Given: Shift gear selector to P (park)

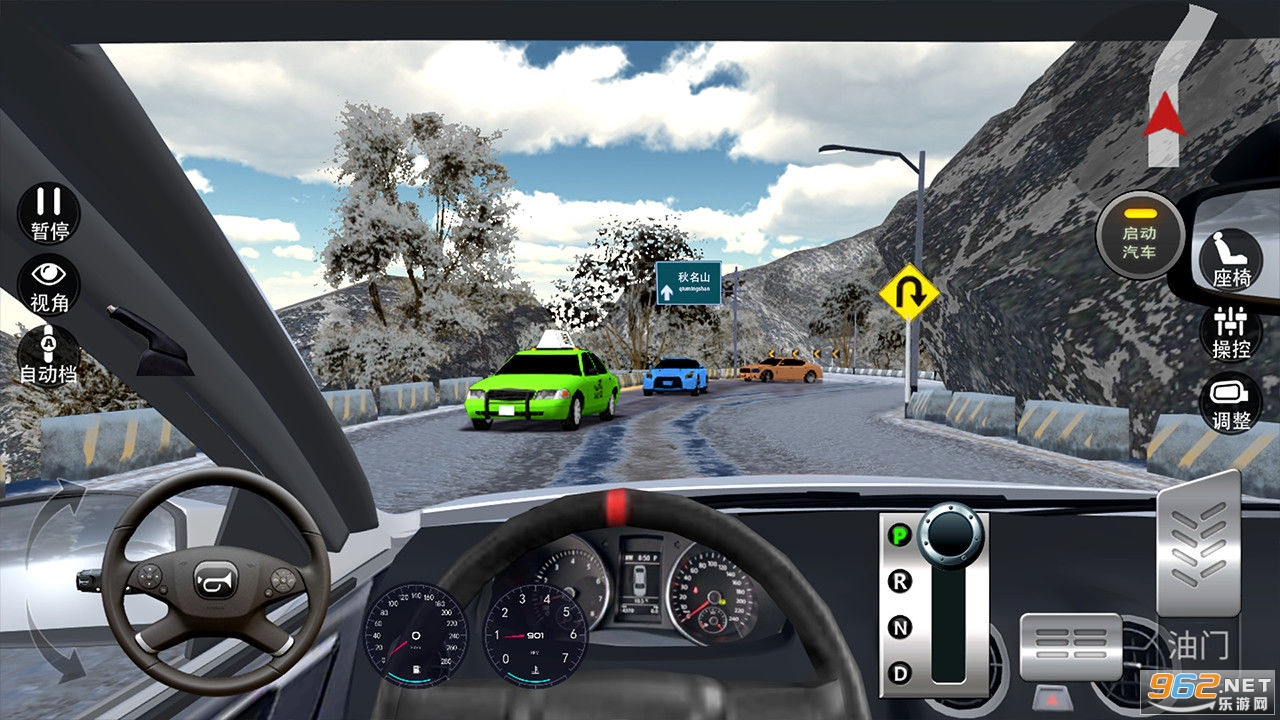Looking at the screenshot, I should (900, 535).
